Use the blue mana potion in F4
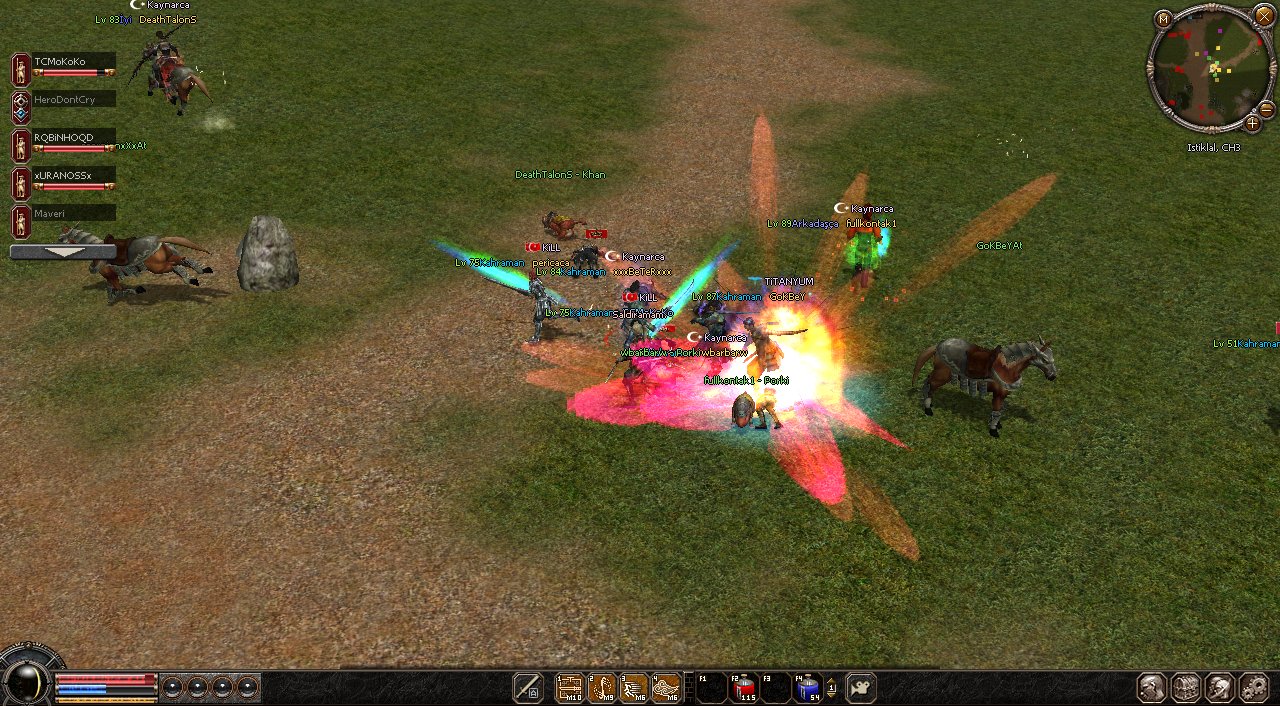The width and height of the screenshot is (1280, 706). pyautogui.click(x=807, y=688)
